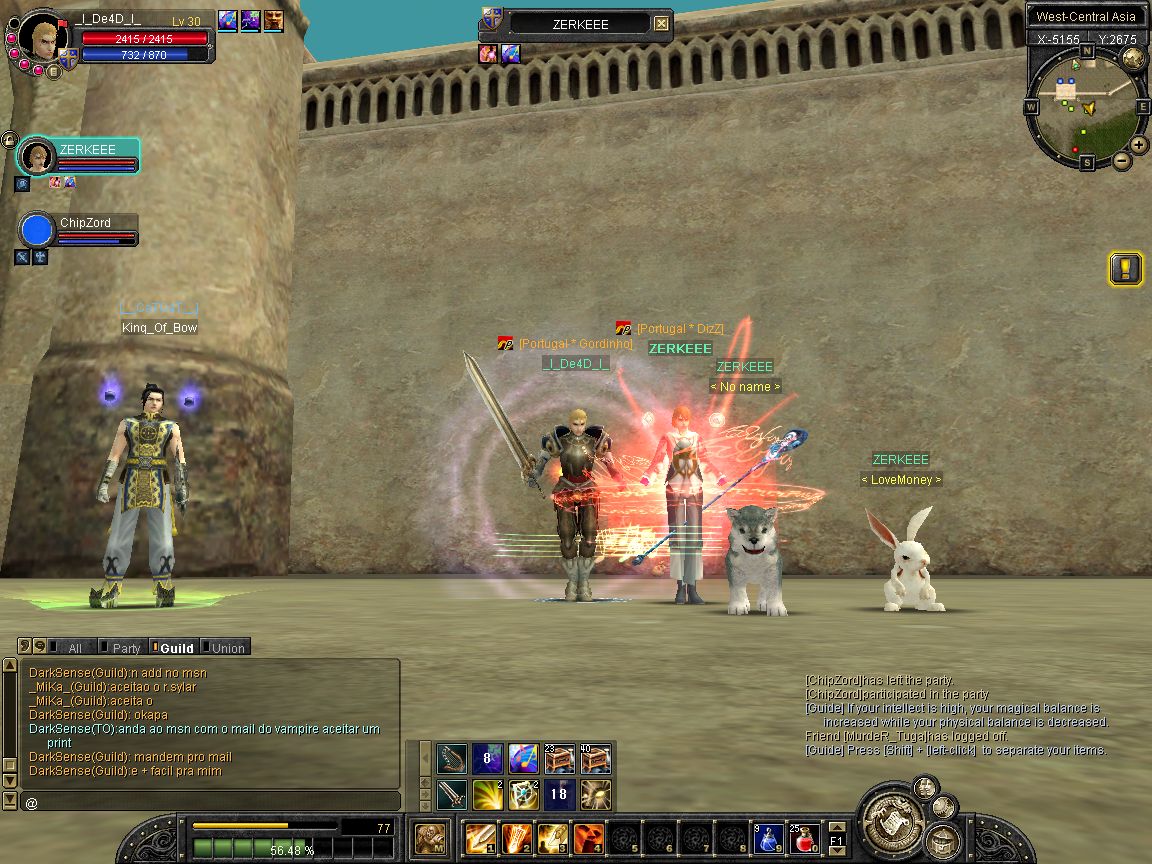Activate the skill in hotbar slot 1
The image size is (1152, 864).
pyautogui.click(x=479, y=838)
